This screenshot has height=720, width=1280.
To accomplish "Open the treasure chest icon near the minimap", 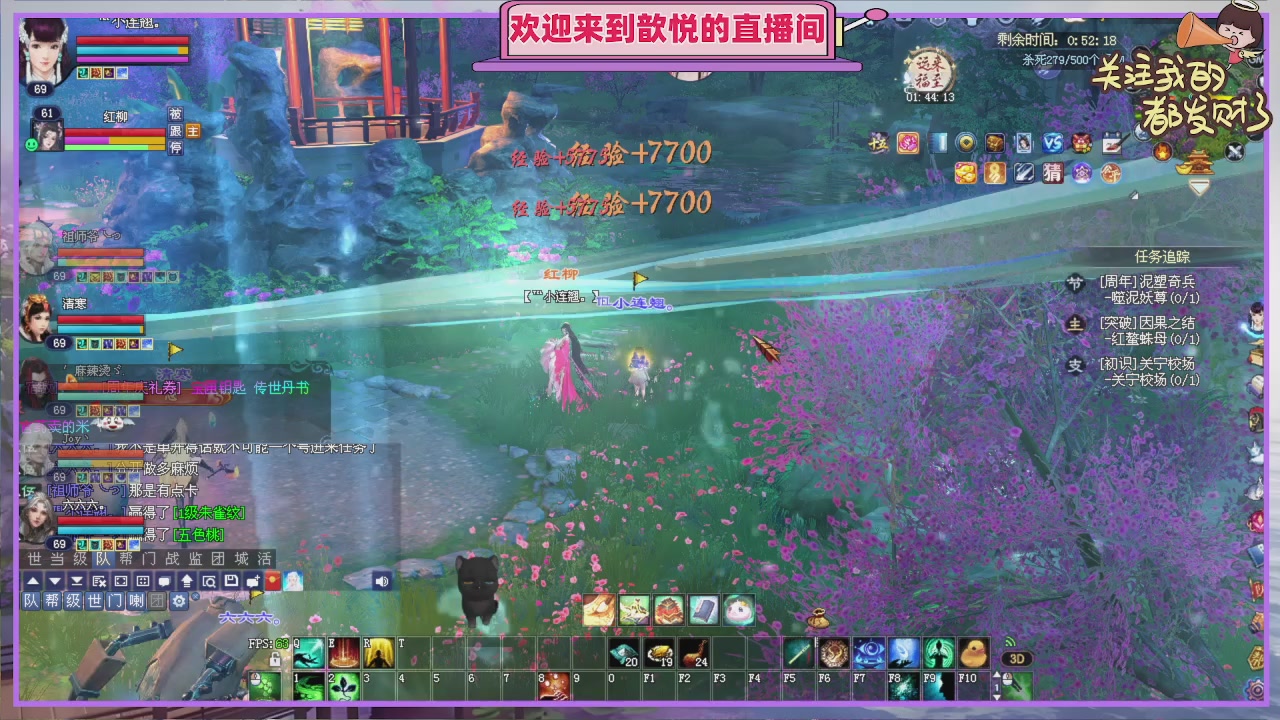I will [994, 142].
